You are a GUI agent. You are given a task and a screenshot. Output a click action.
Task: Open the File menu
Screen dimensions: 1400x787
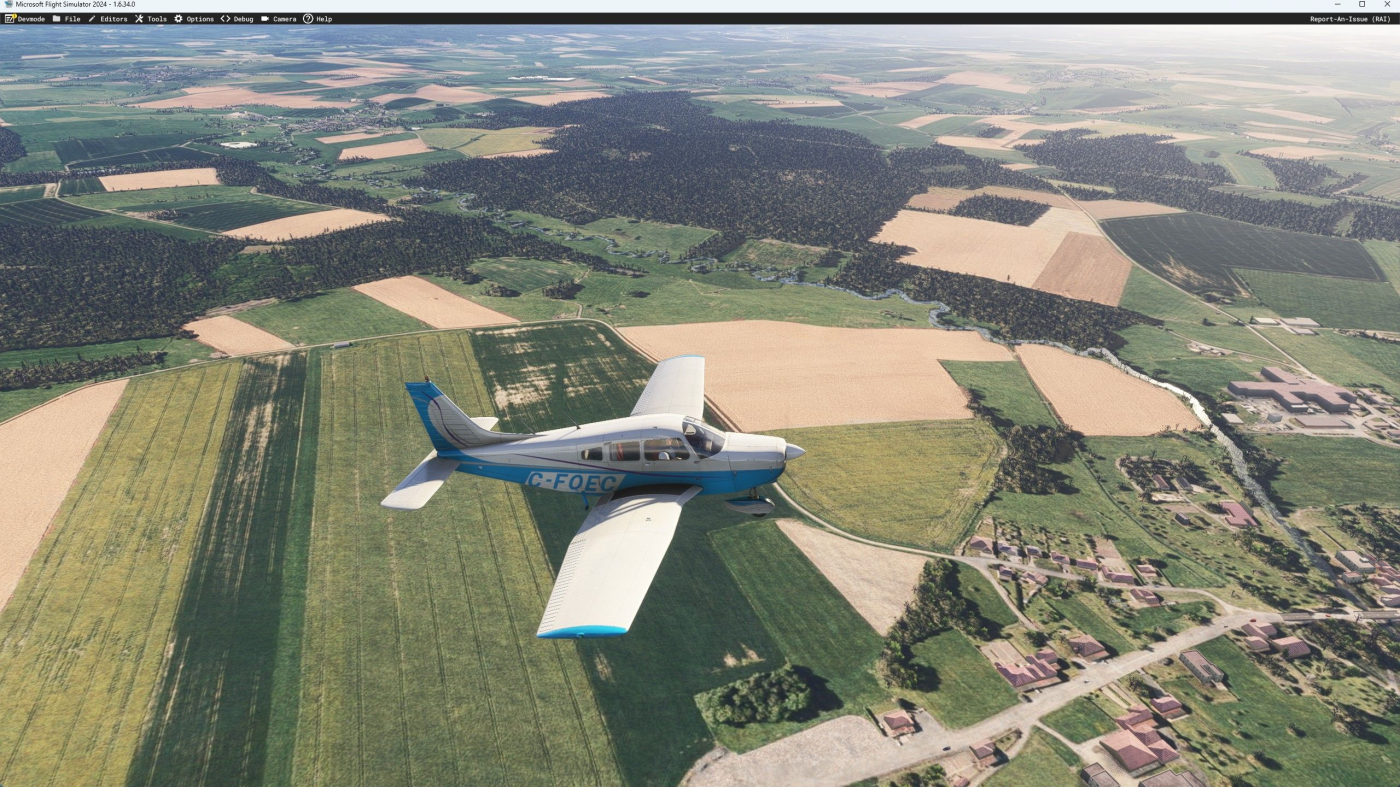point(66,19)
